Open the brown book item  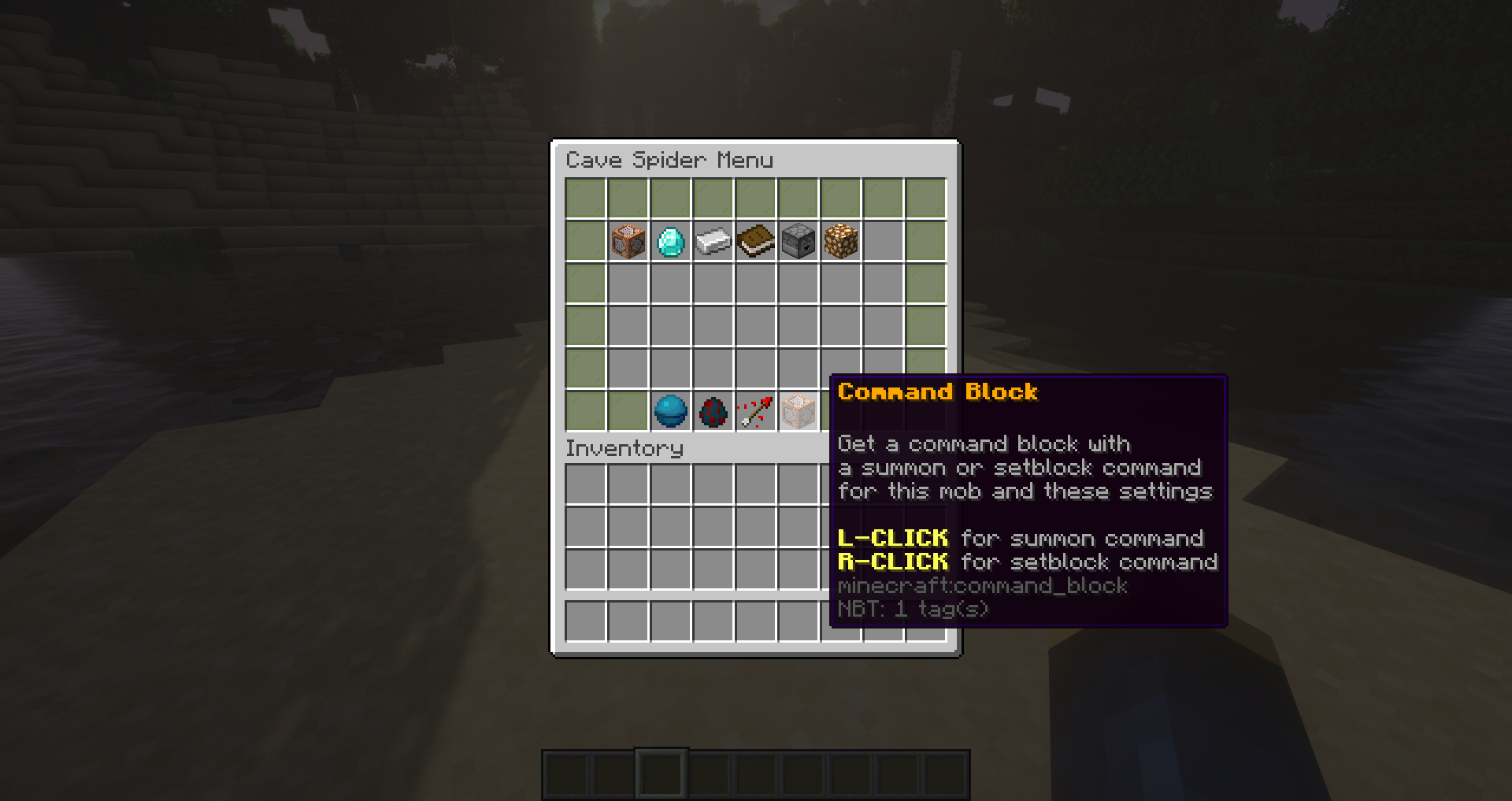click(755, 242)
